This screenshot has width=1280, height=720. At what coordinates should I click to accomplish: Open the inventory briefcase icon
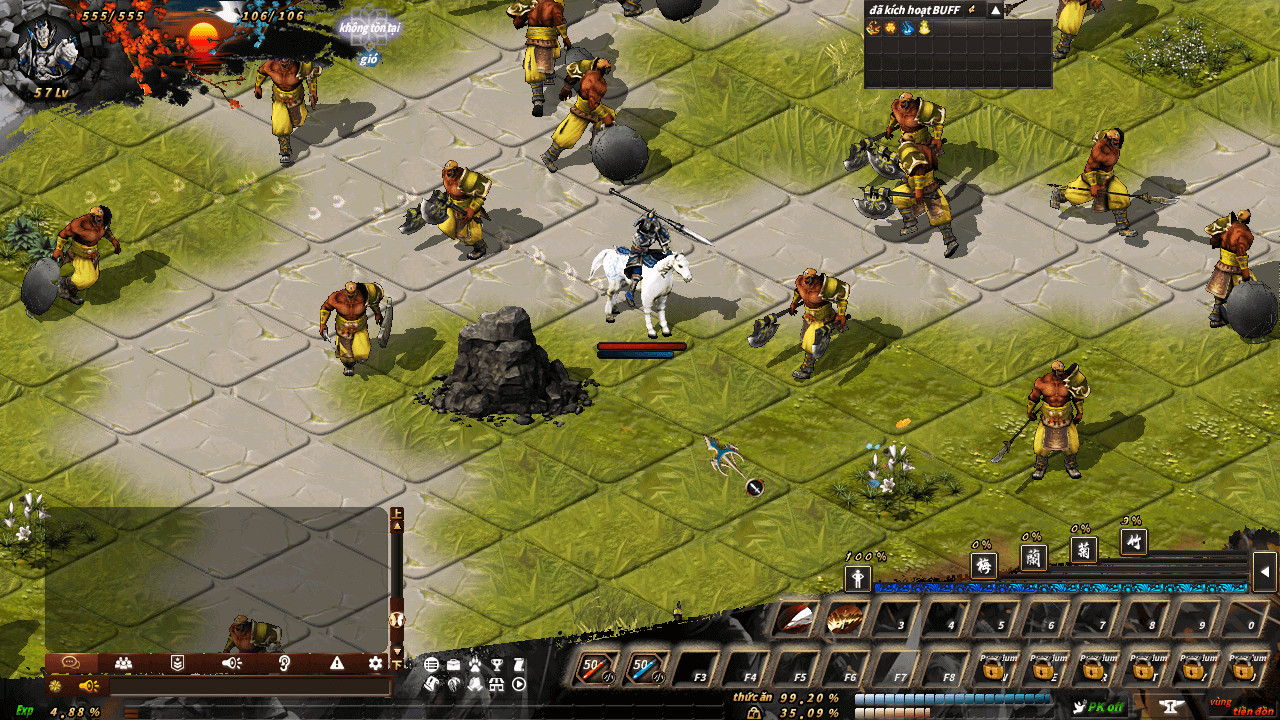[453, 665]
